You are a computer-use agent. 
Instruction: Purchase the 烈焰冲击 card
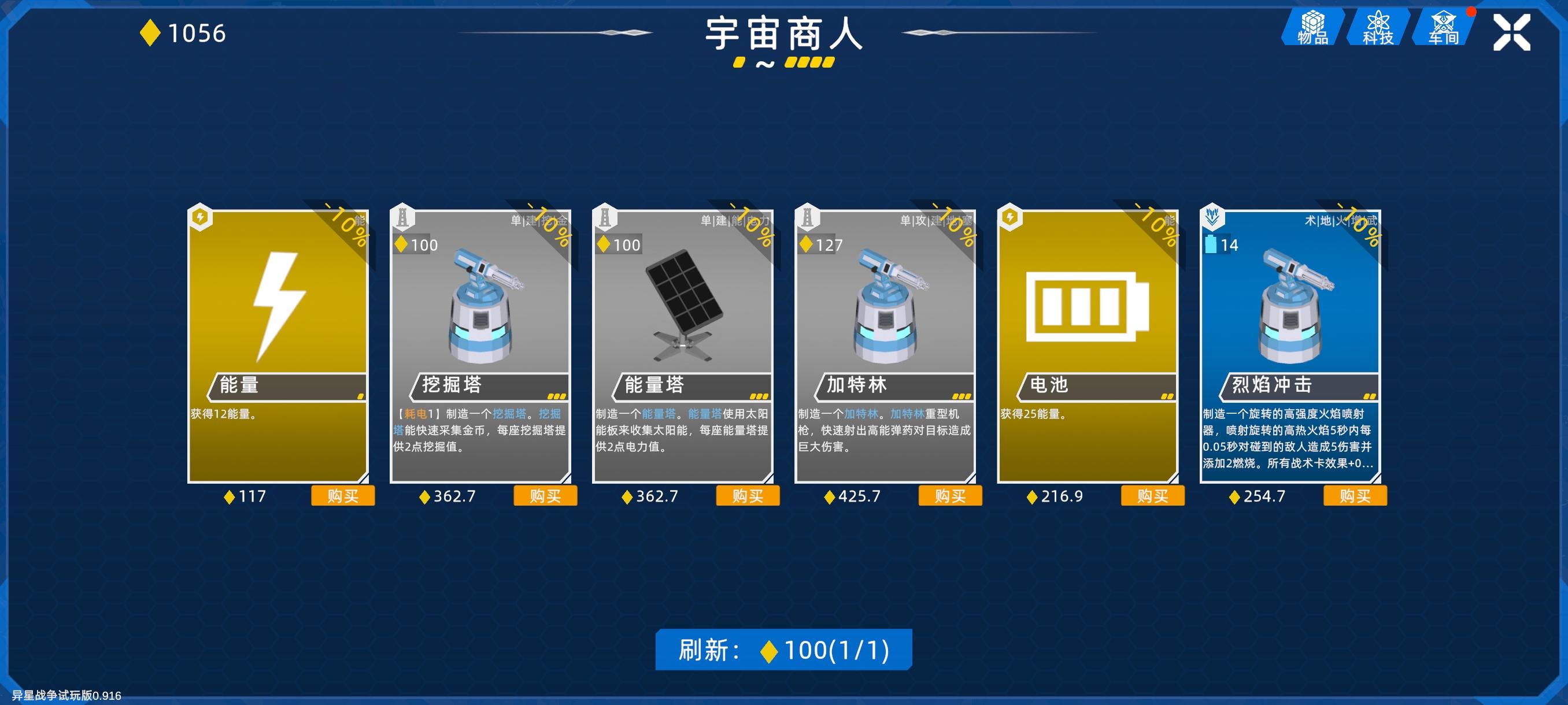coord(1355,496)
